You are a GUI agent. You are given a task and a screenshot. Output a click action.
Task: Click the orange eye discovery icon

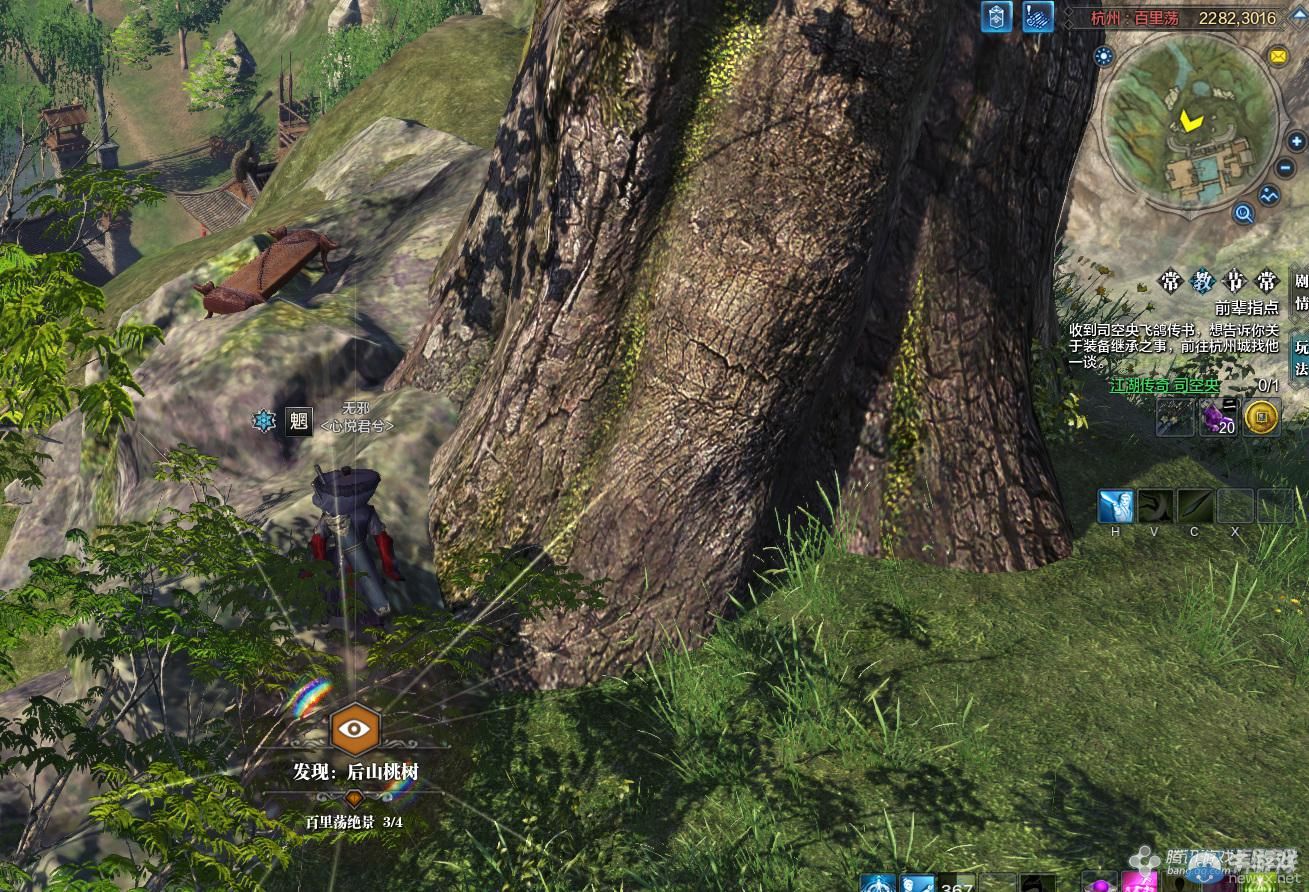tap(355, 729)
